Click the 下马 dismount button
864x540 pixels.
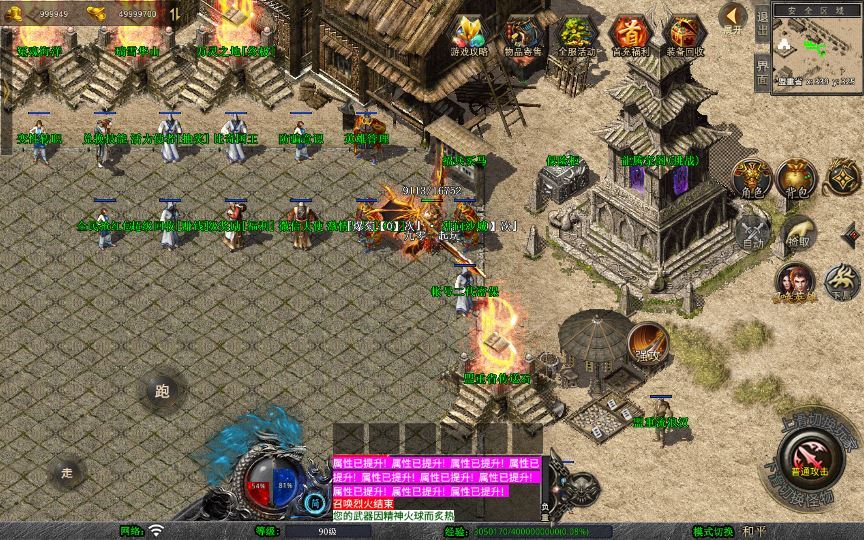(842, 279)
